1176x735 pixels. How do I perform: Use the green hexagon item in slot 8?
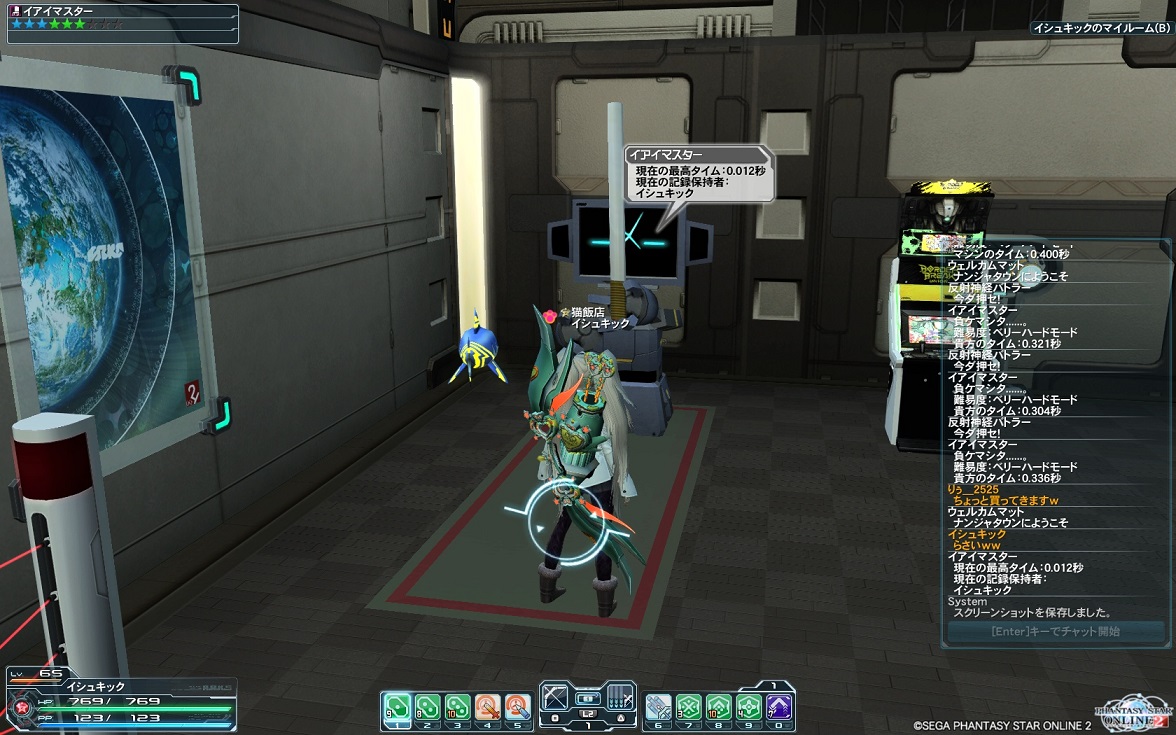(x=719, y=707)
